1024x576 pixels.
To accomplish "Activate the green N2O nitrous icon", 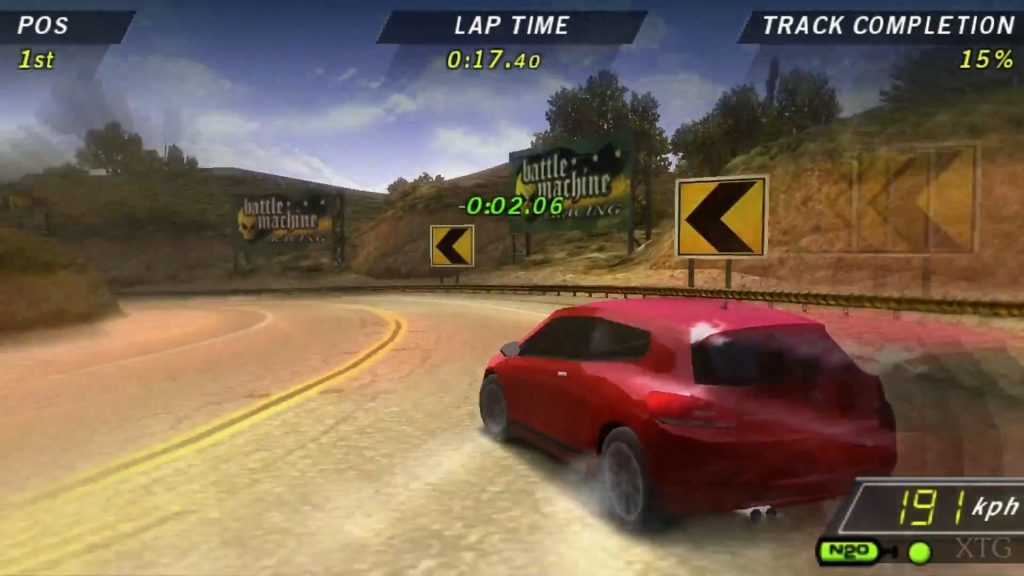I will point(848,551).
